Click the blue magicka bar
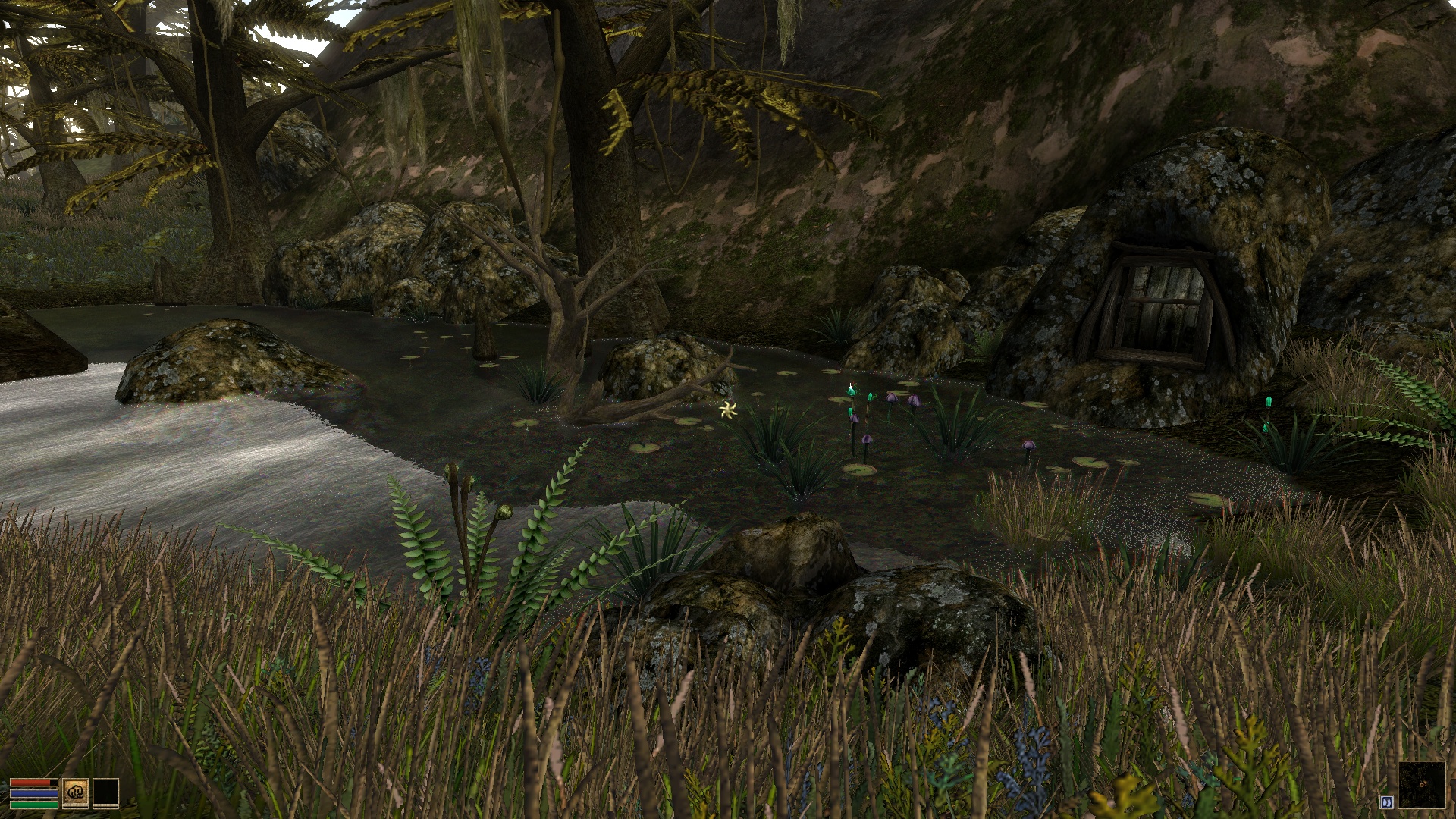The width and height of the screenshot is (1456, 819). pyautogui.click(x=33, y=793)
